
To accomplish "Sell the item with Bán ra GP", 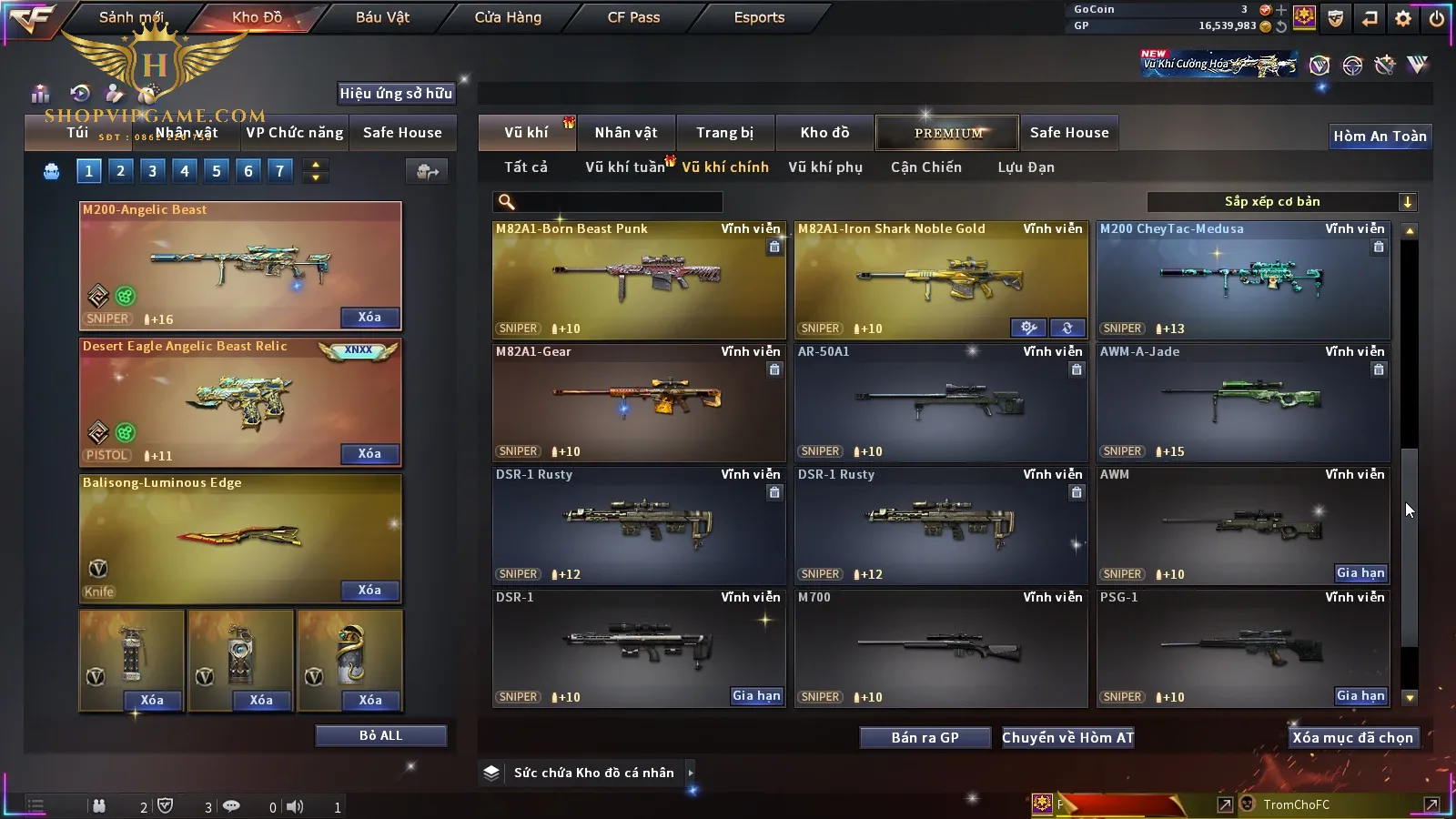I will click(925, 738).
